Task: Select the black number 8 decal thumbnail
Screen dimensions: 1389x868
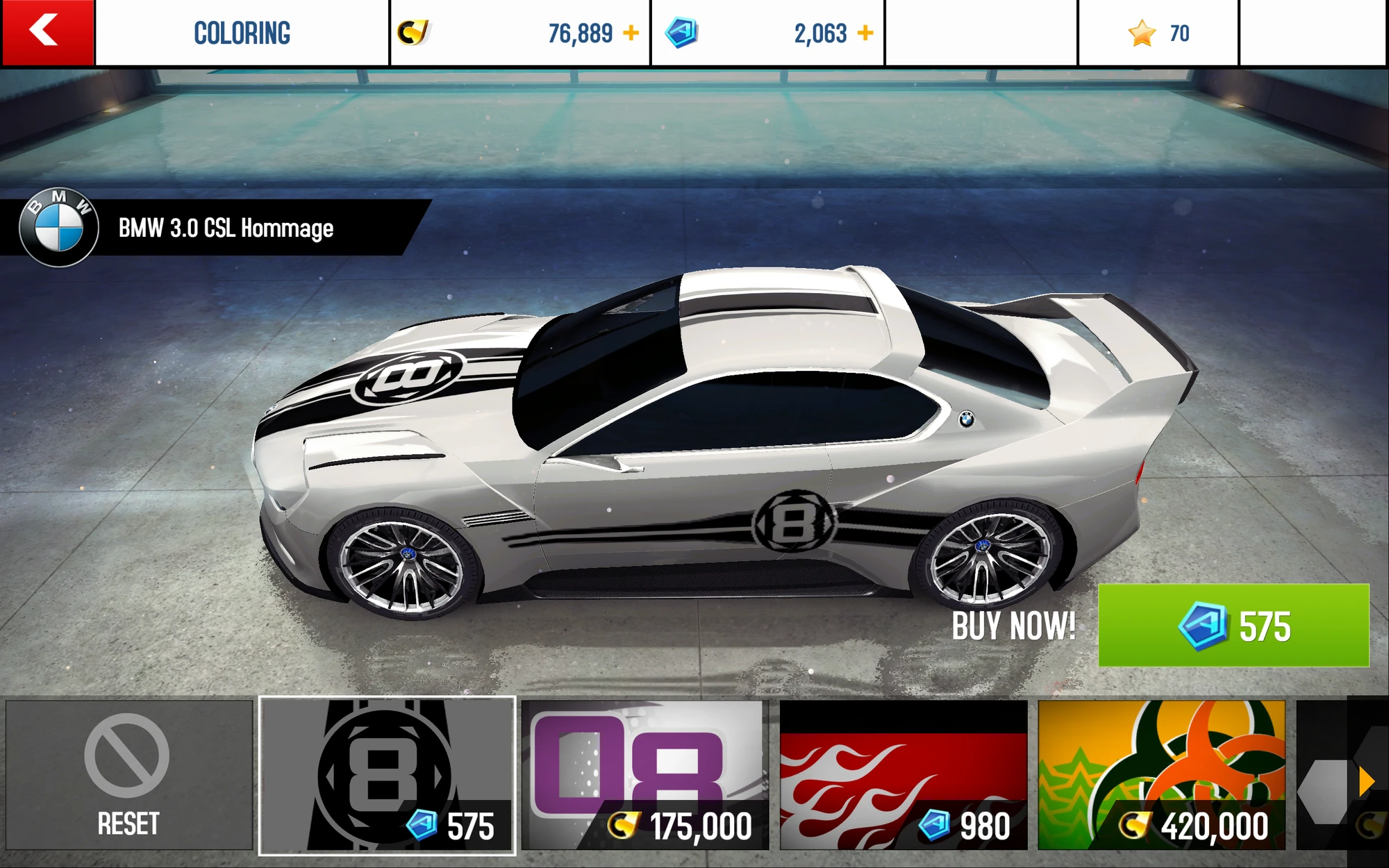Action: click(x=387, y=775)
